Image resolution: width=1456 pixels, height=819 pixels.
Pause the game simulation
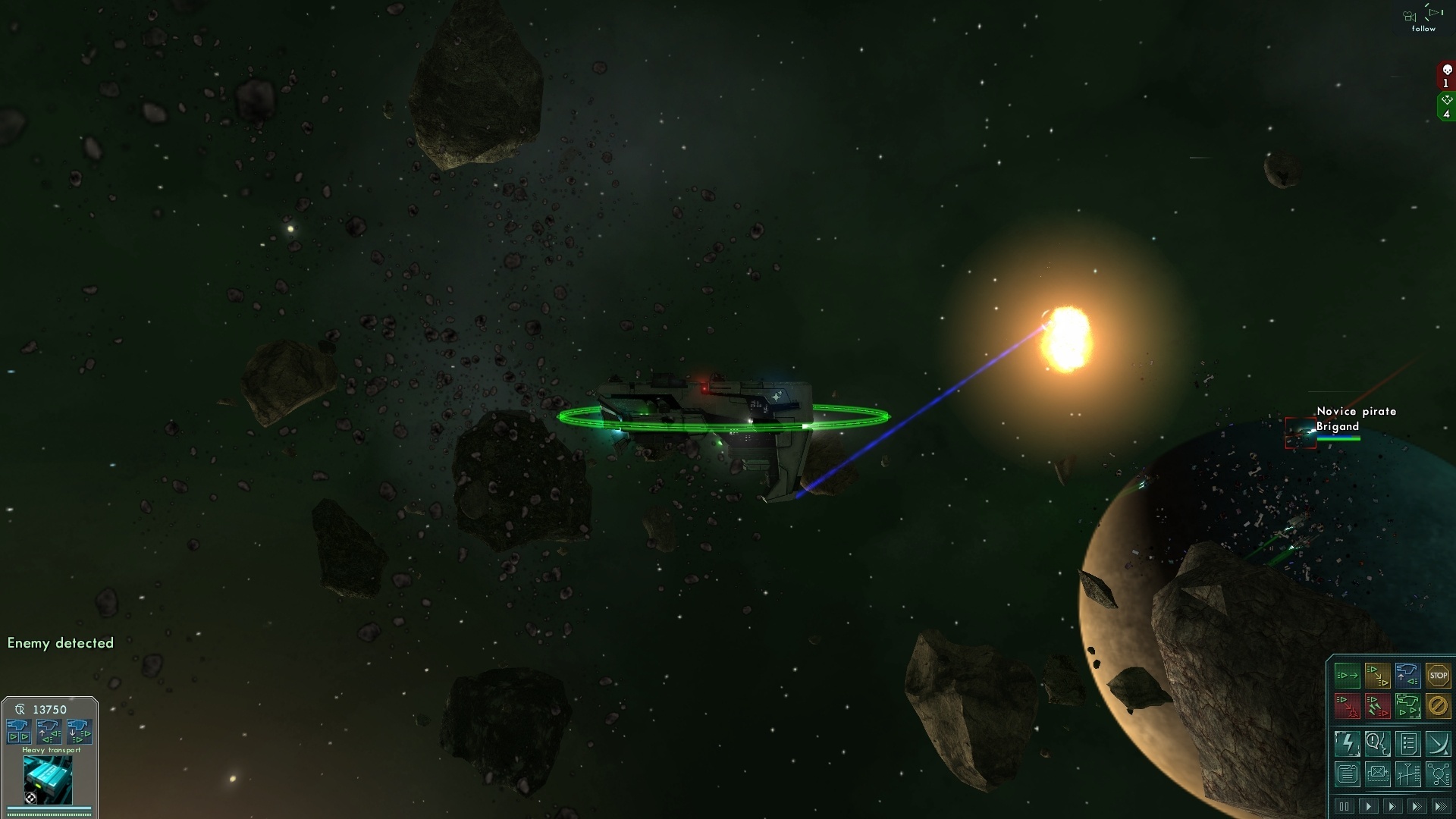[x=1344, y=806]
